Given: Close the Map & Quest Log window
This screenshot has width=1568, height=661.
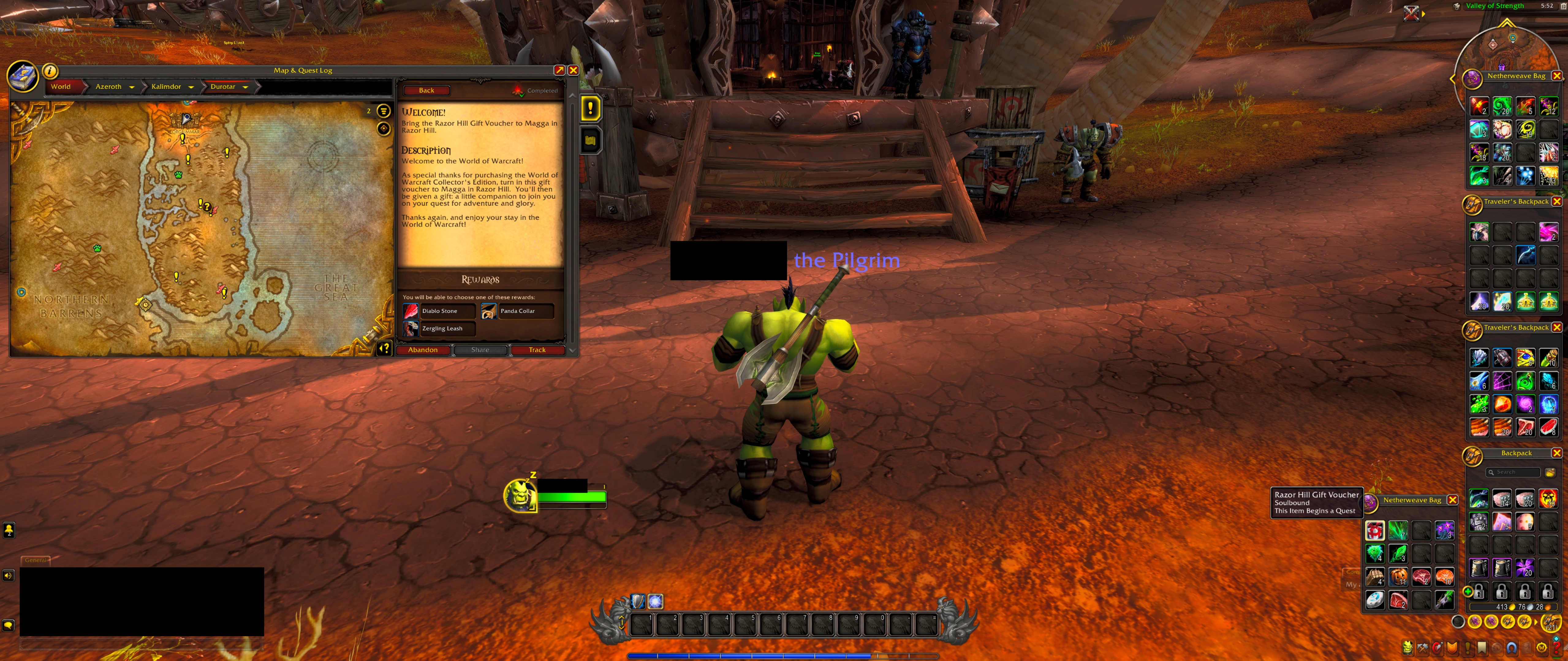Looking at the screenshot, I should (573, 70).
